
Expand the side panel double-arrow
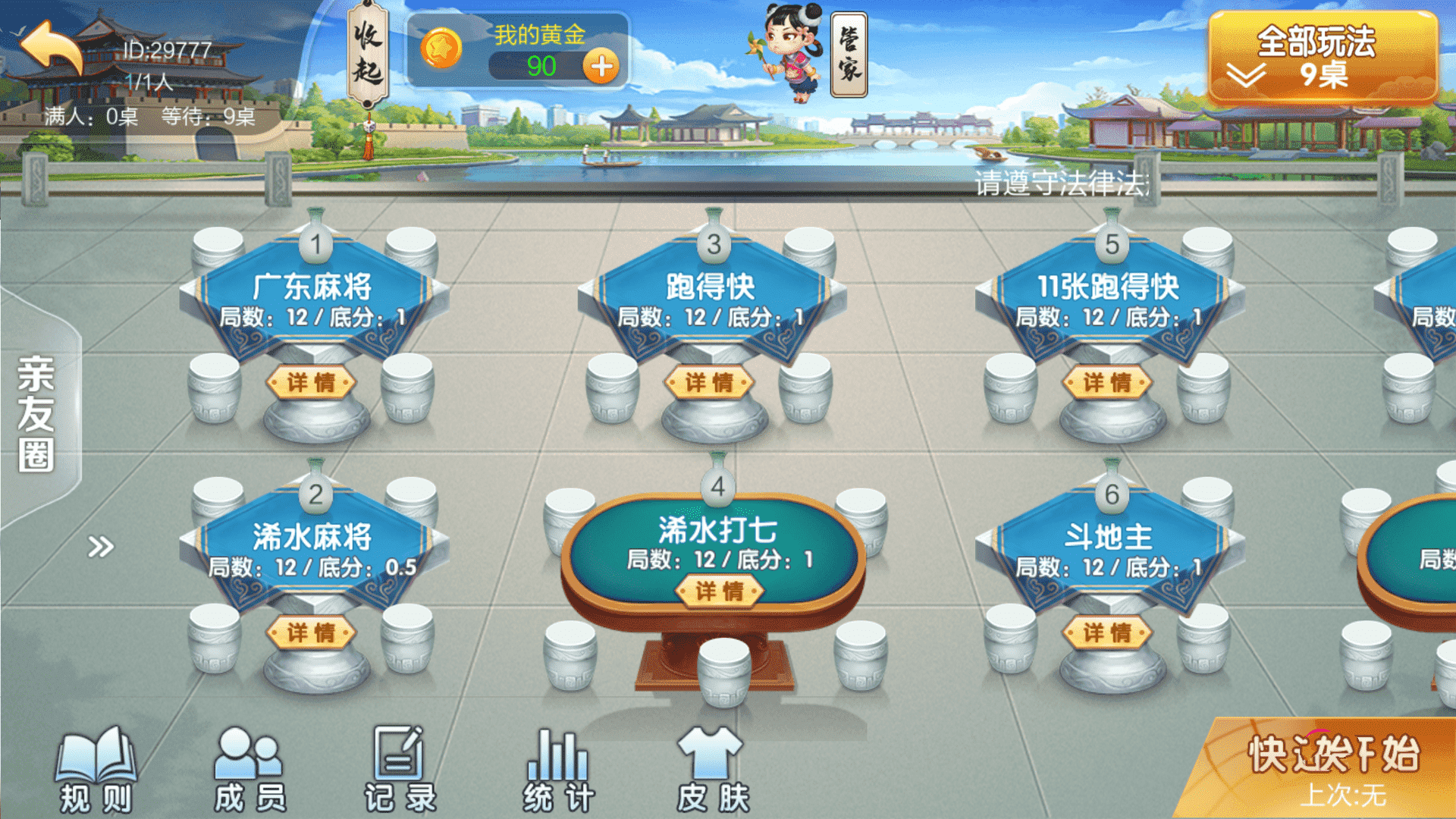point(100,546)
